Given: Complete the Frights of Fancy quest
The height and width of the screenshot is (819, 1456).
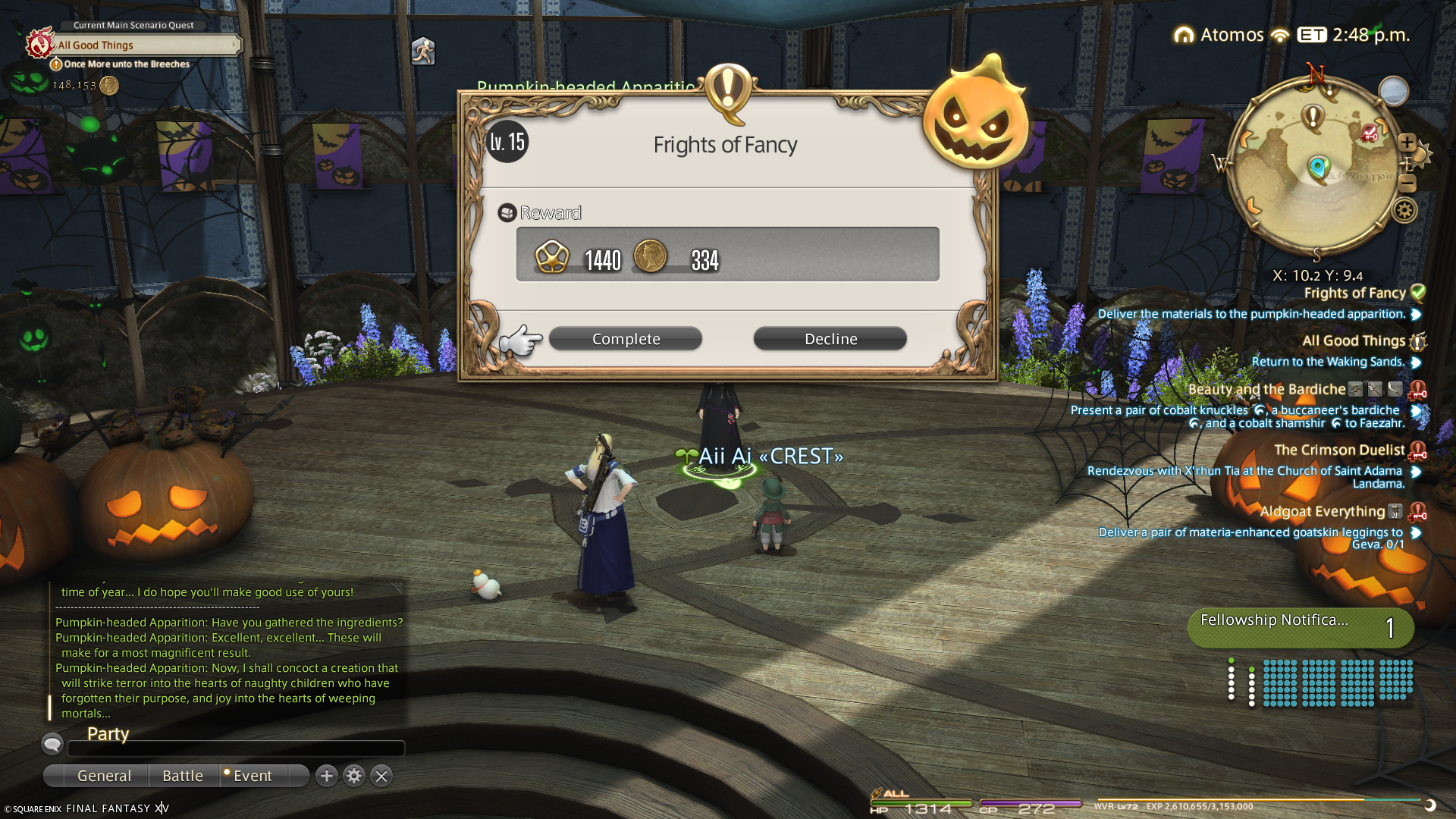Looking at the screenshot, I should click(626, 339).
